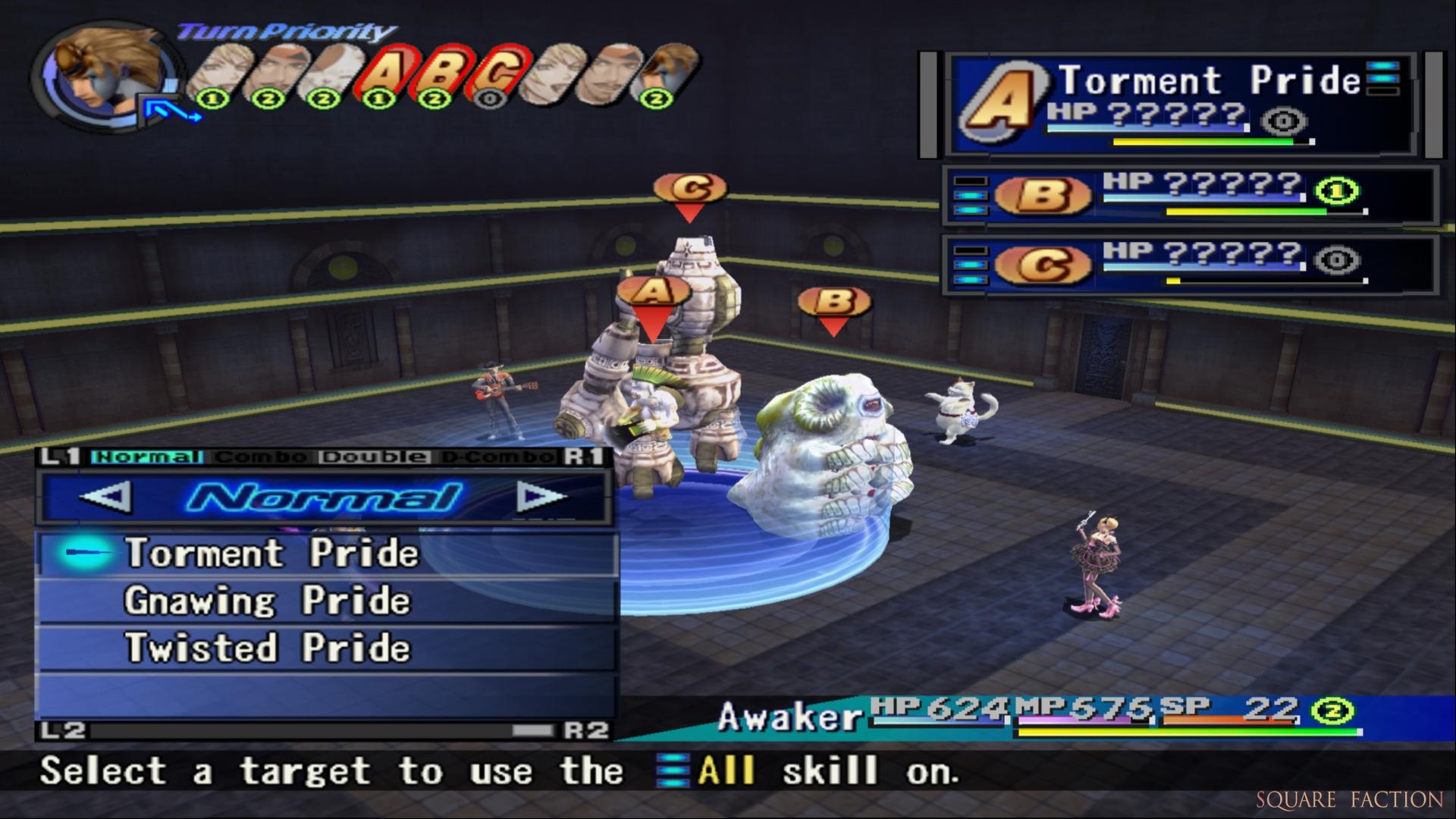This screenshot has width=1456, height=819.
Task: Target enemy A Torment Pride panel
Action: tap(1179, 104)
